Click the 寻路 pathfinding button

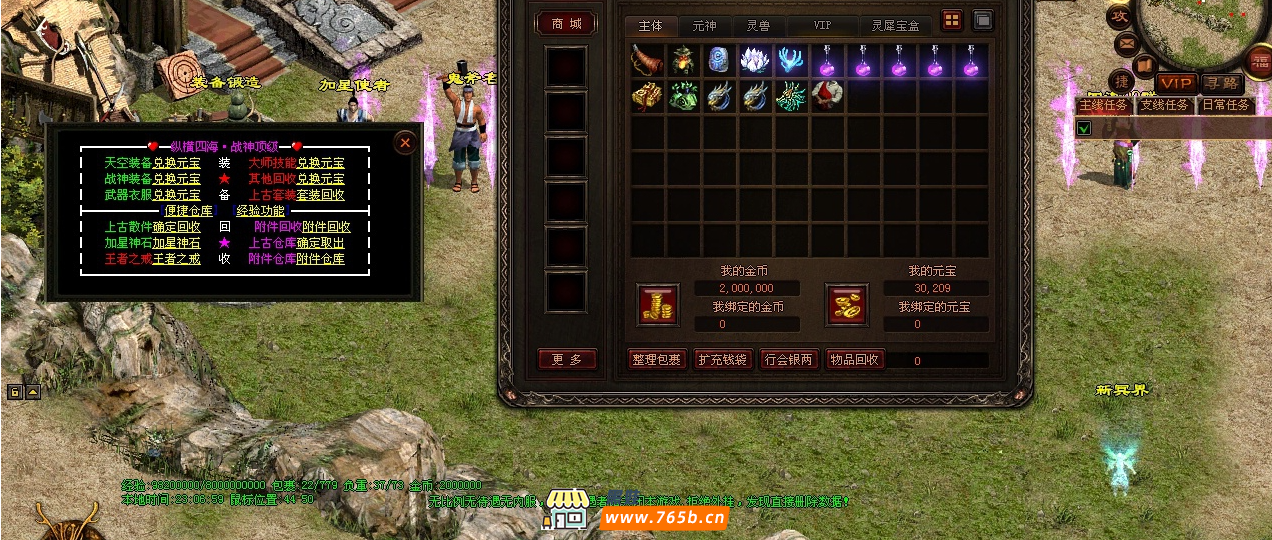pyautogui.click(x=1220, y=83)
